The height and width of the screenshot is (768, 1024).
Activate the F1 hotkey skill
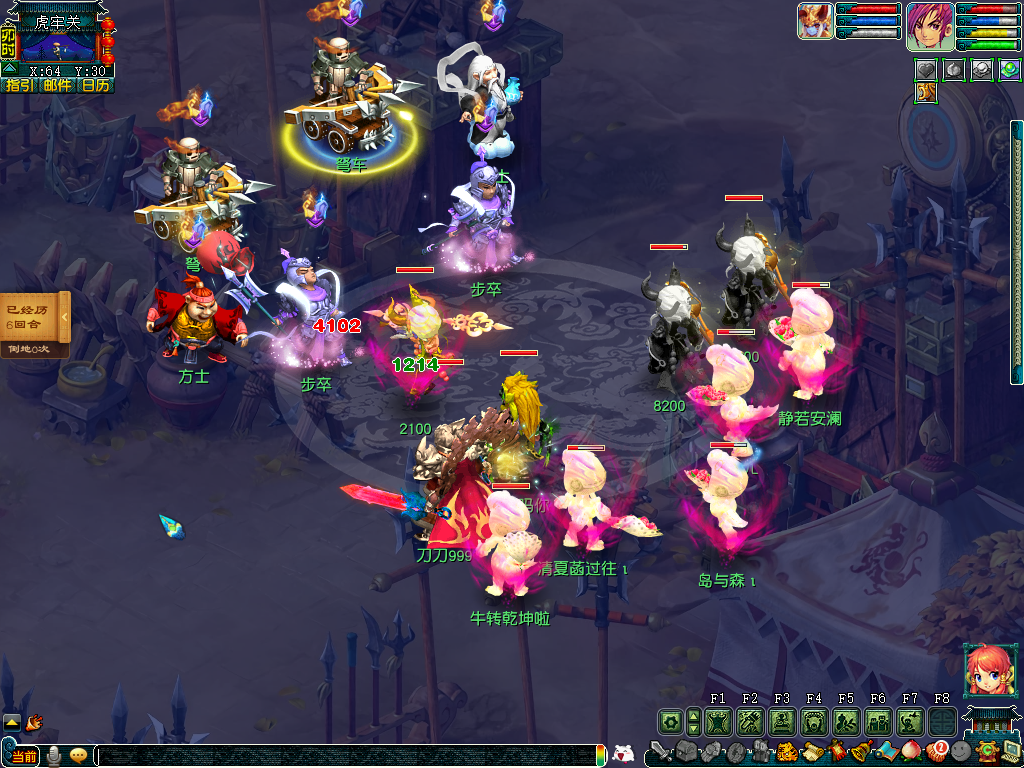point(718,721)
